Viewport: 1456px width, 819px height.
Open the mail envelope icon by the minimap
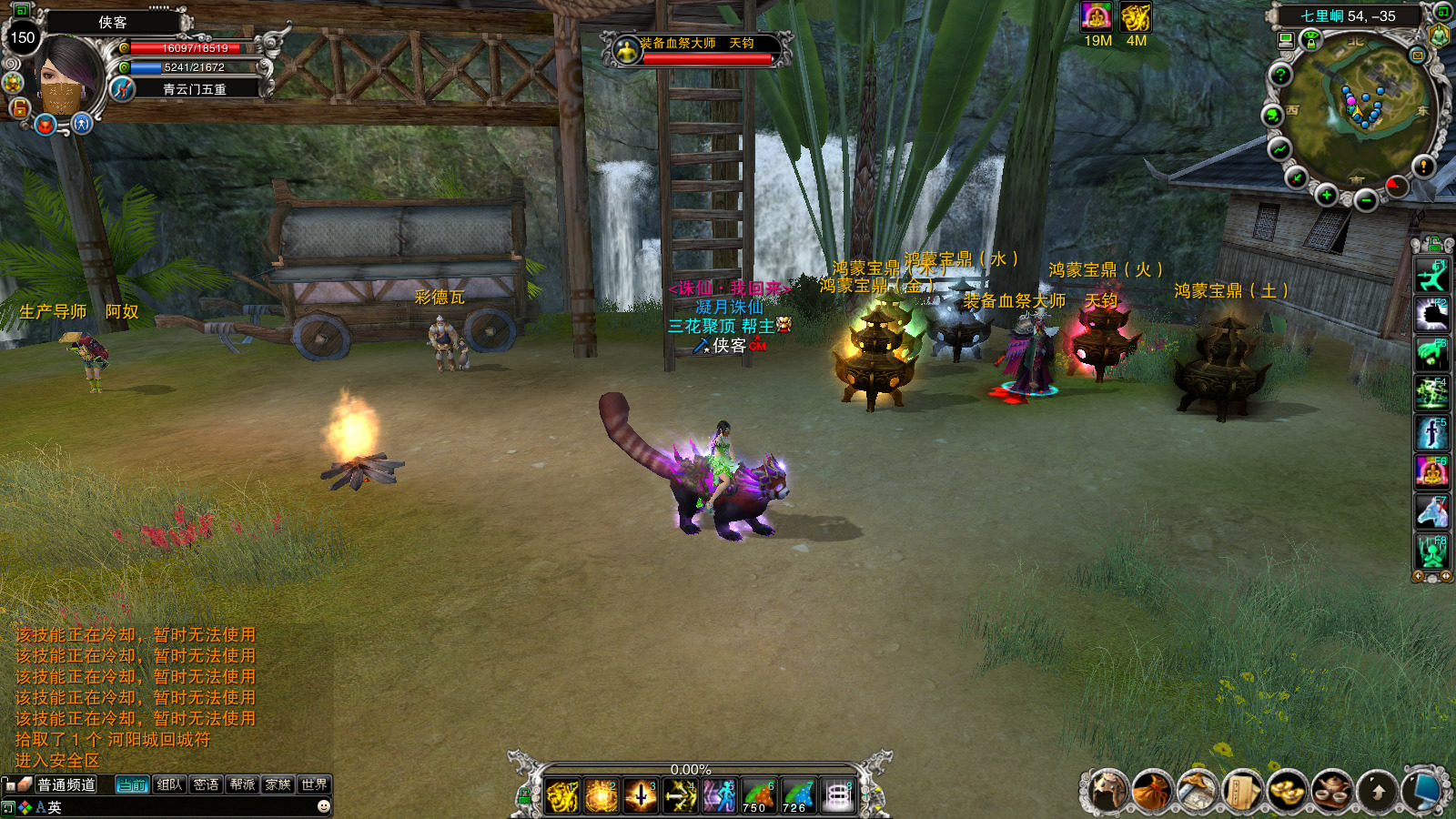pos(1417,56)
